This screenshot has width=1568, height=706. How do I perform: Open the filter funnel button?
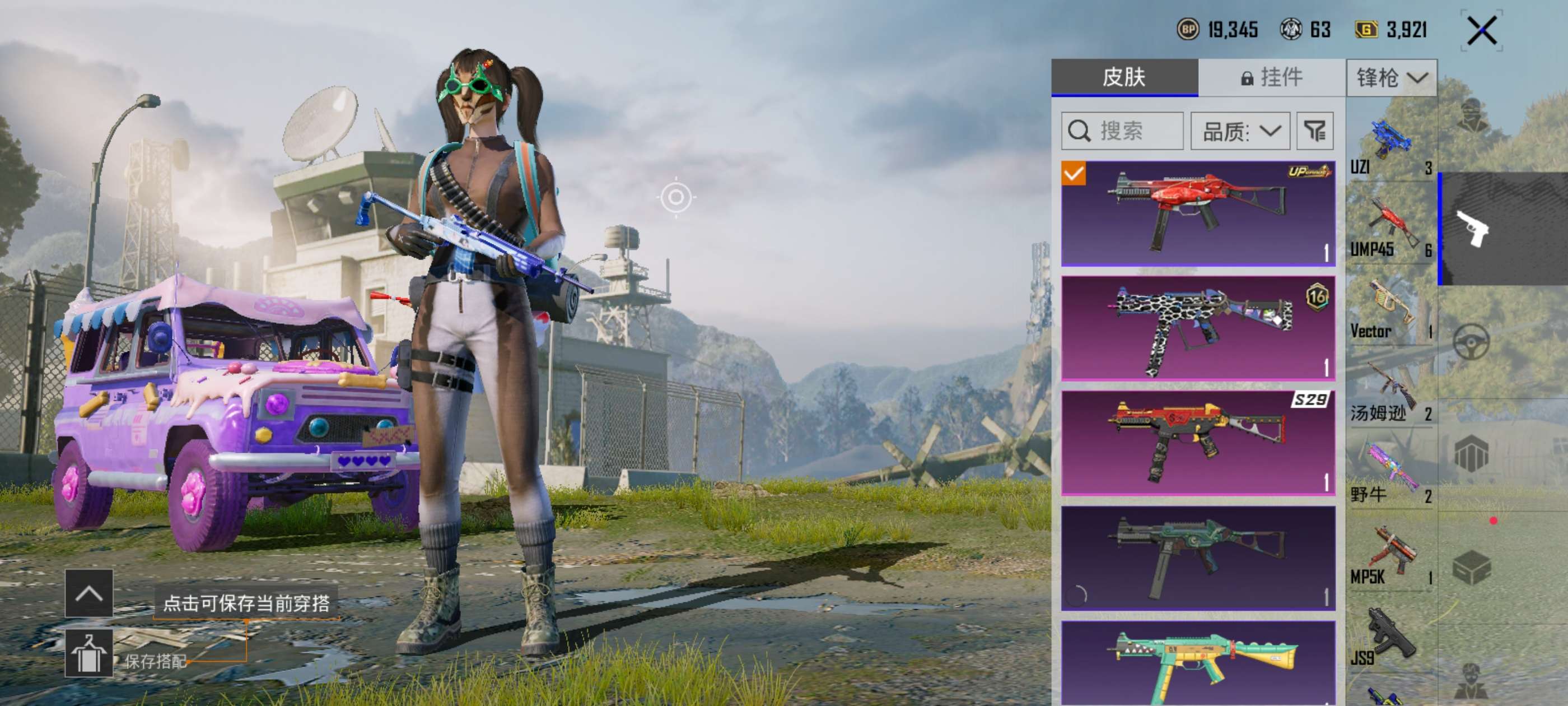1315,131
